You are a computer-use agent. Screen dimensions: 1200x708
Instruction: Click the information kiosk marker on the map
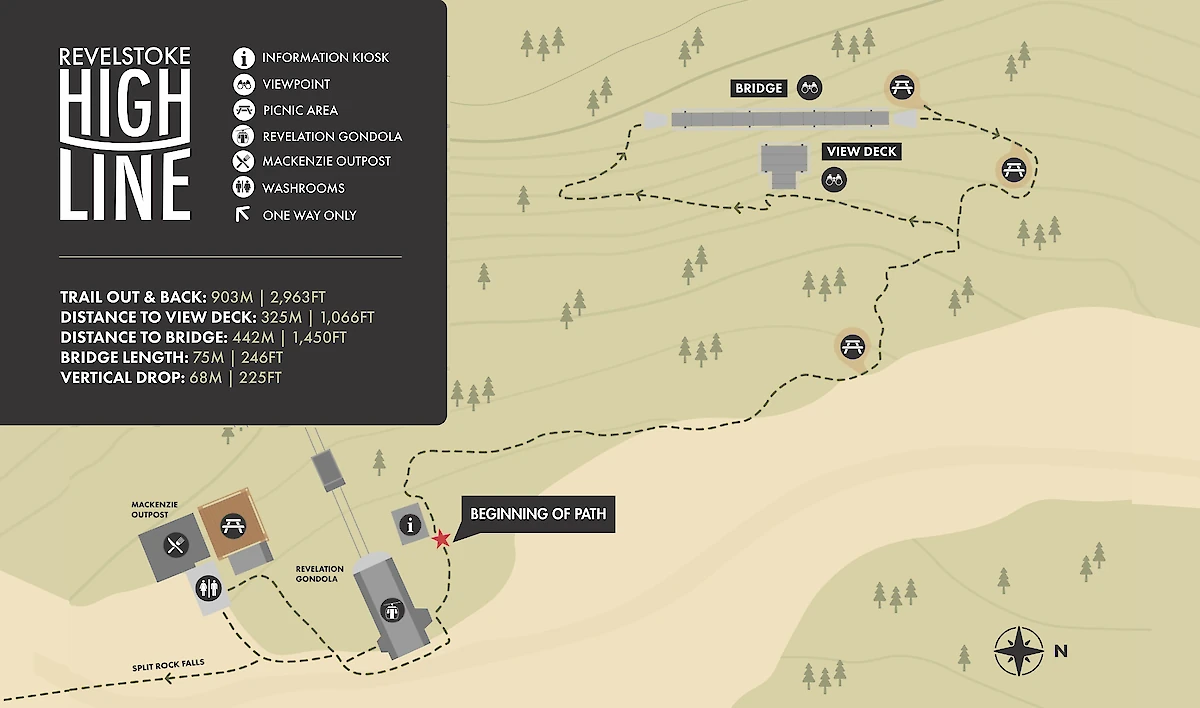coord(409,524)
